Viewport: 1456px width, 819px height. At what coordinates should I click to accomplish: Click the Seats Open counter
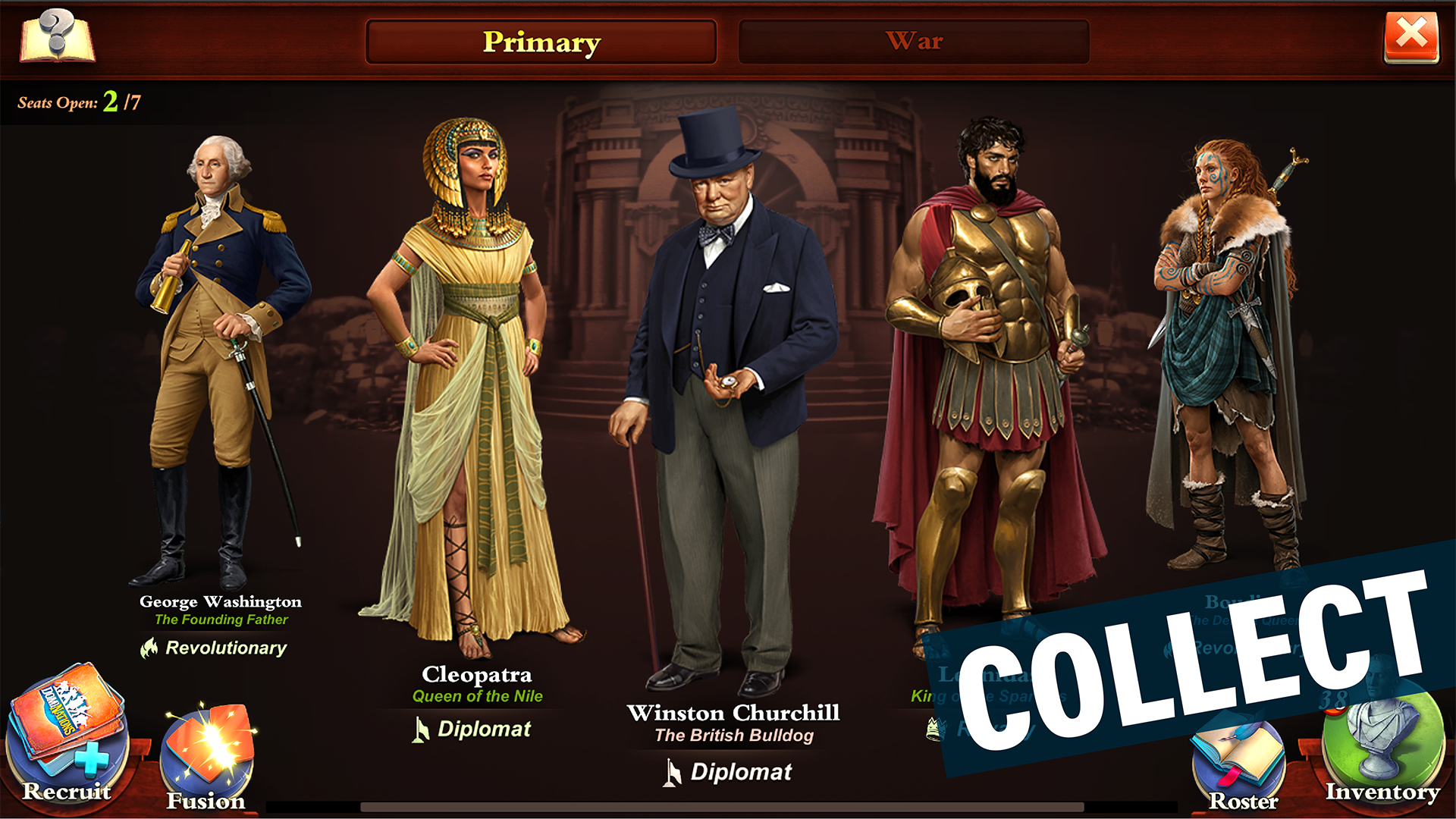80,101
